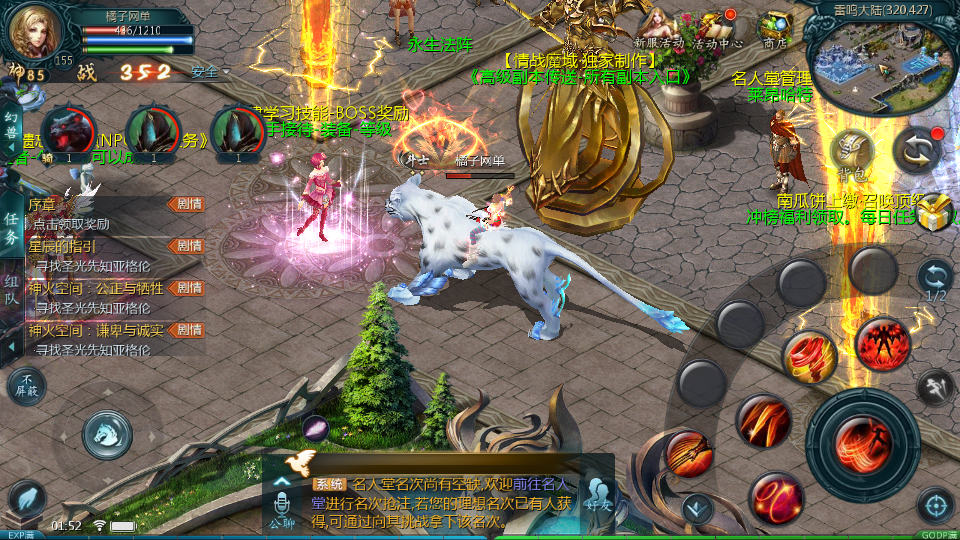Open the 公聊 public chat microphone

pos(281,505)
